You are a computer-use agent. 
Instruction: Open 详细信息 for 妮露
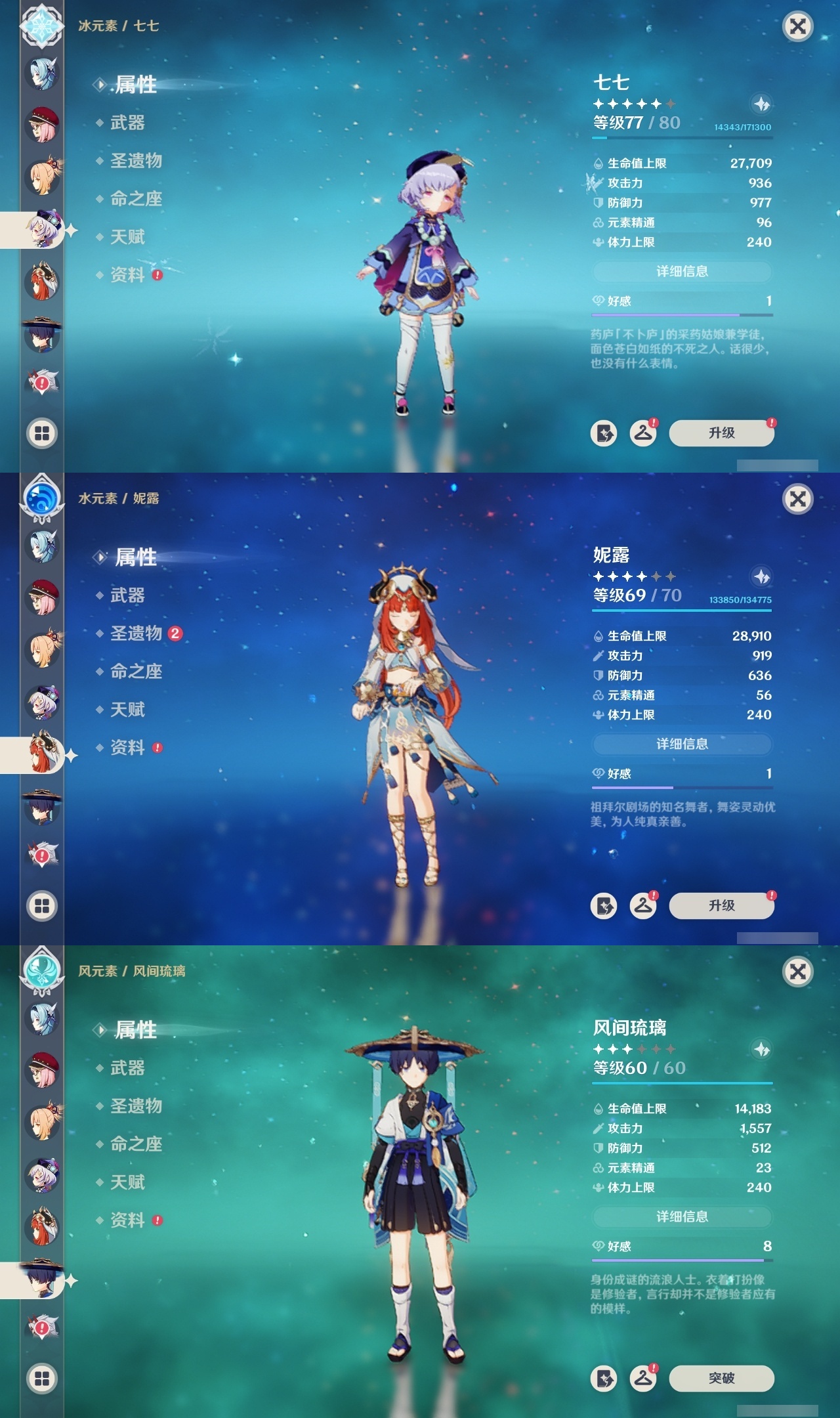[682, 744]
